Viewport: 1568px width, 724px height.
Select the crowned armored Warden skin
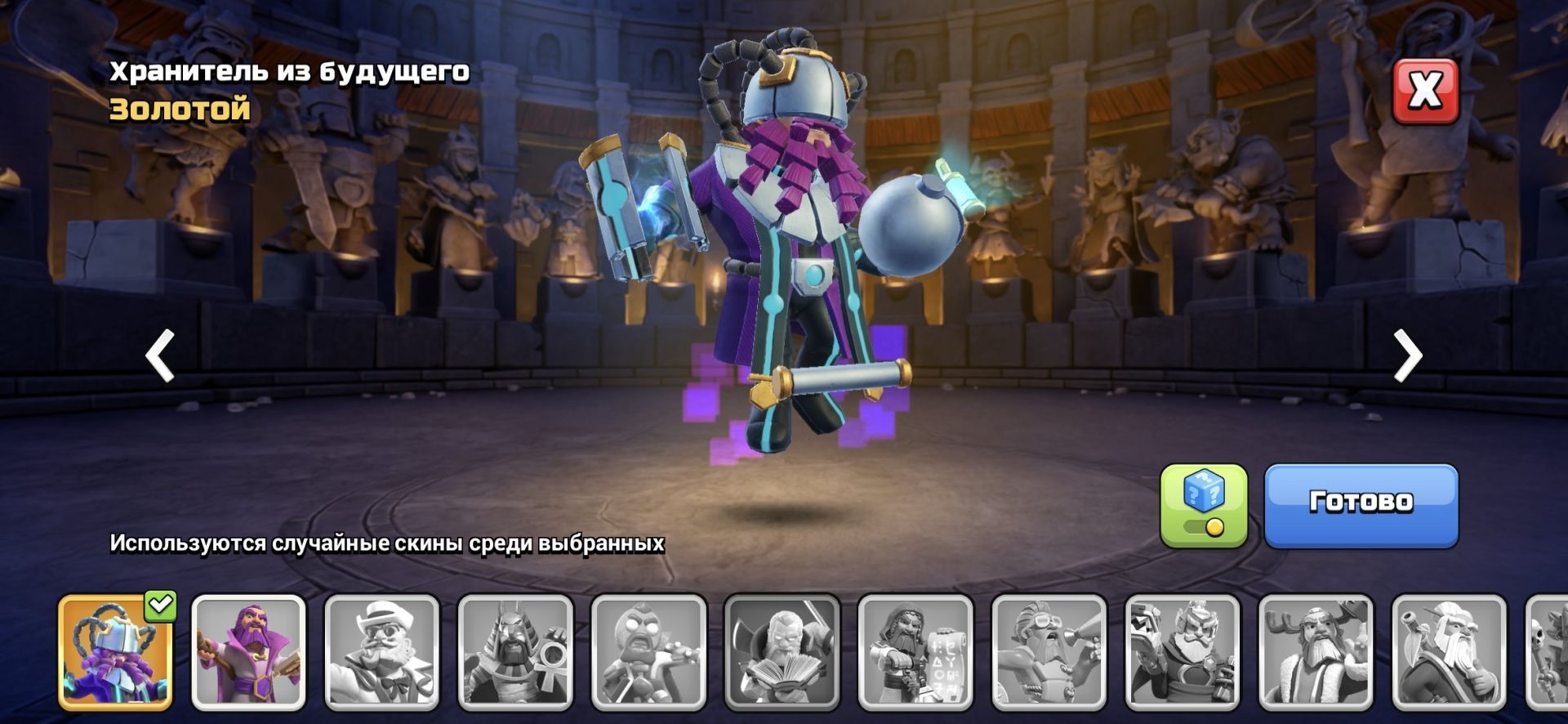pos(1183,651)
